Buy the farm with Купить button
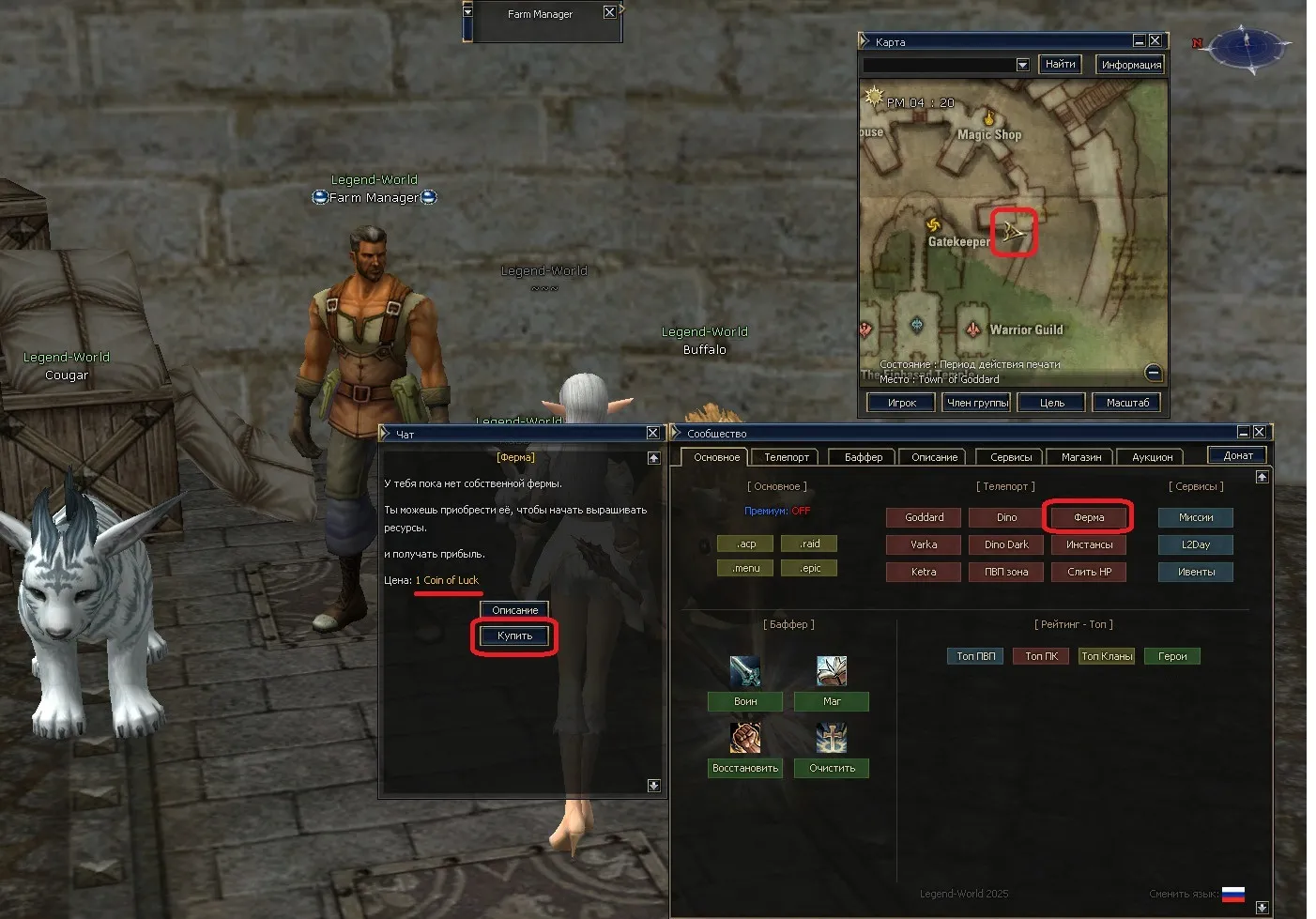 point(514,636)
